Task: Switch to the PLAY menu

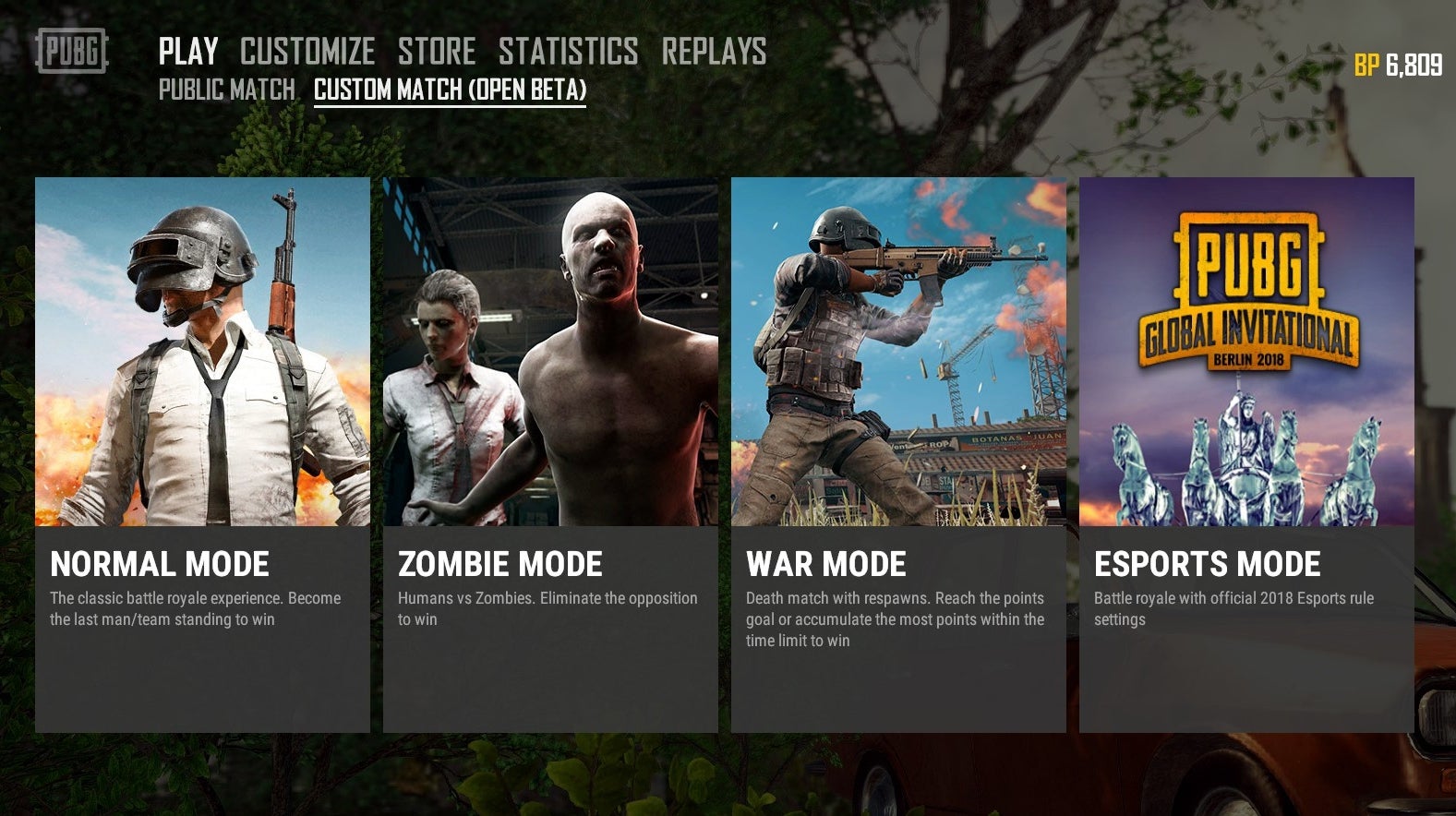Action: pos(188,51)
